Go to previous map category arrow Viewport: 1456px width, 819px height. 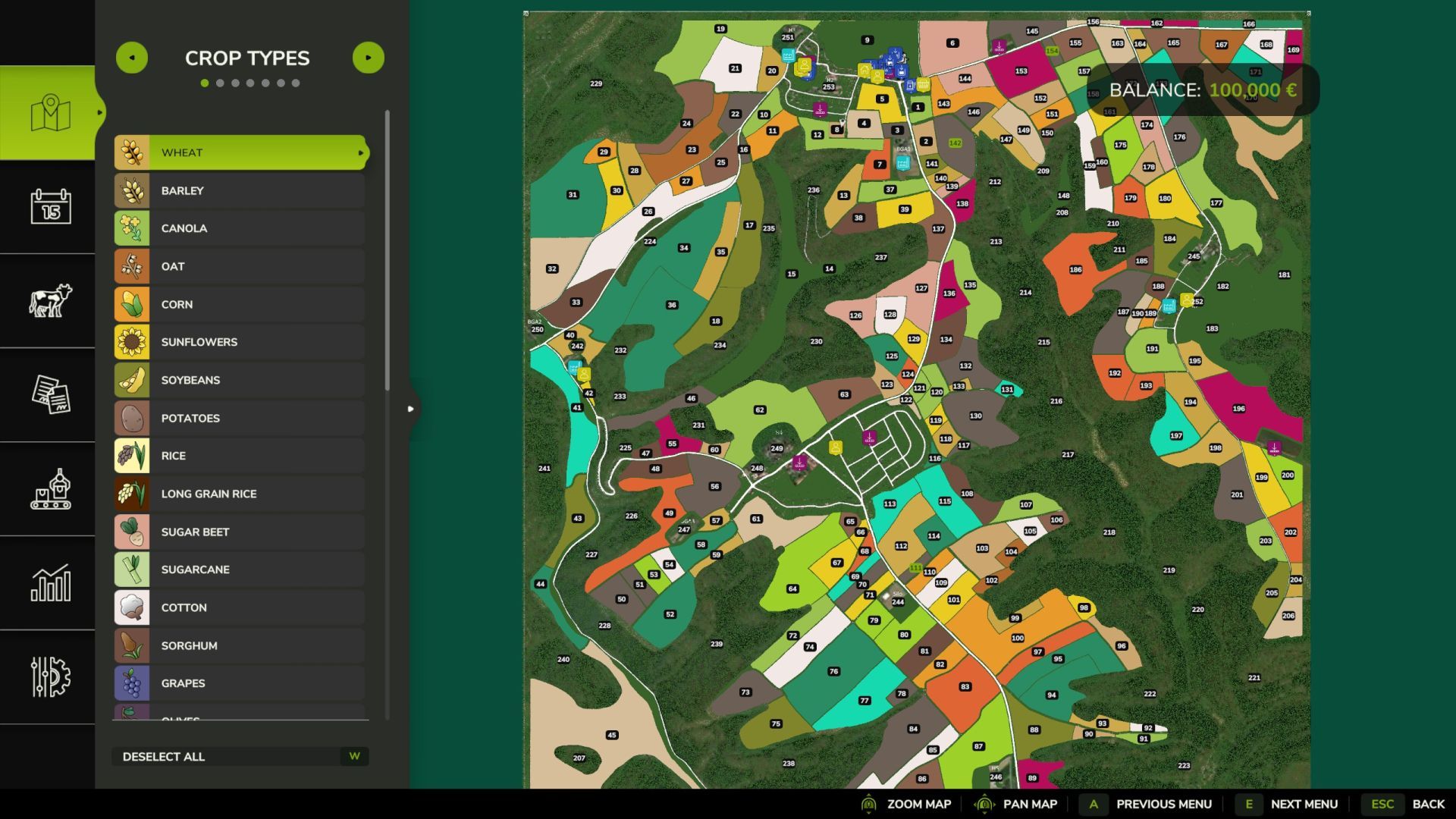[132, 58]
